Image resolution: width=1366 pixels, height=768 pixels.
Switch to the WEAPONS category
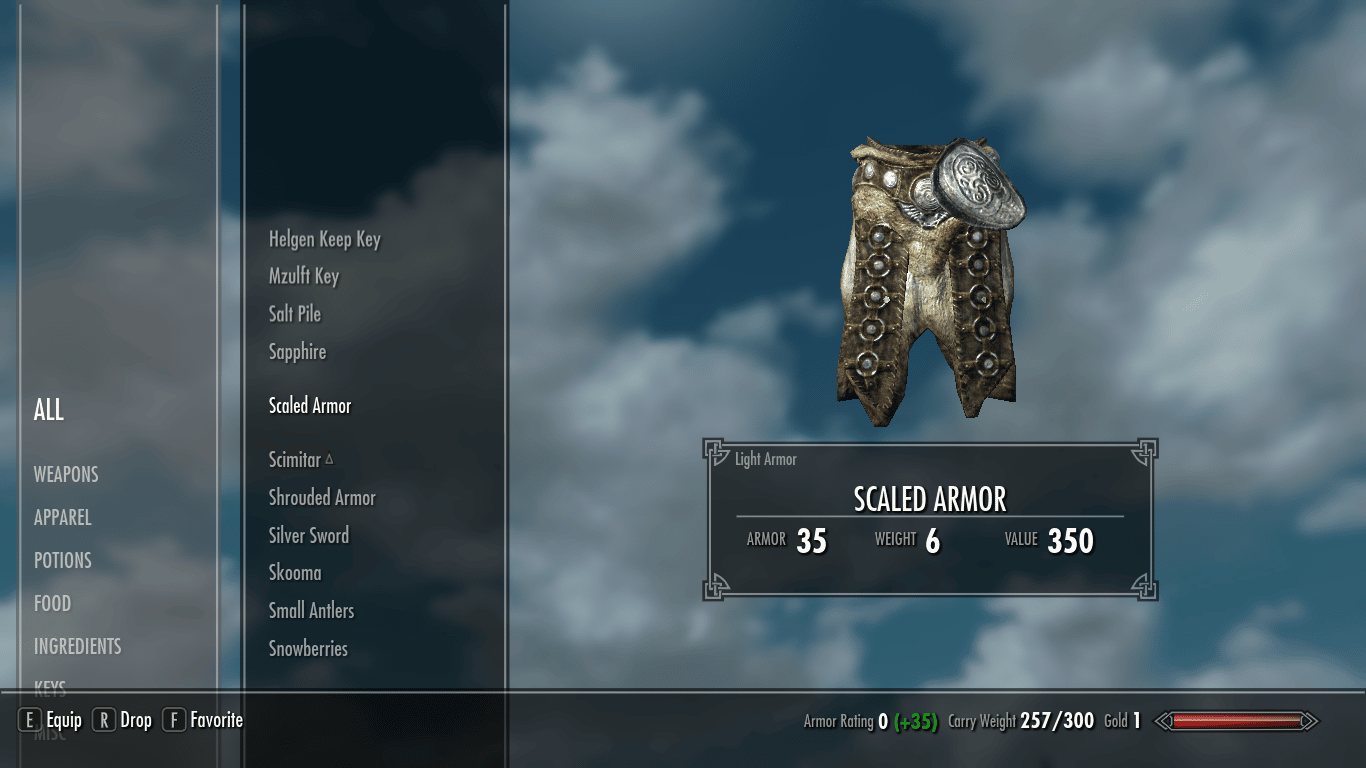point(66,474)
